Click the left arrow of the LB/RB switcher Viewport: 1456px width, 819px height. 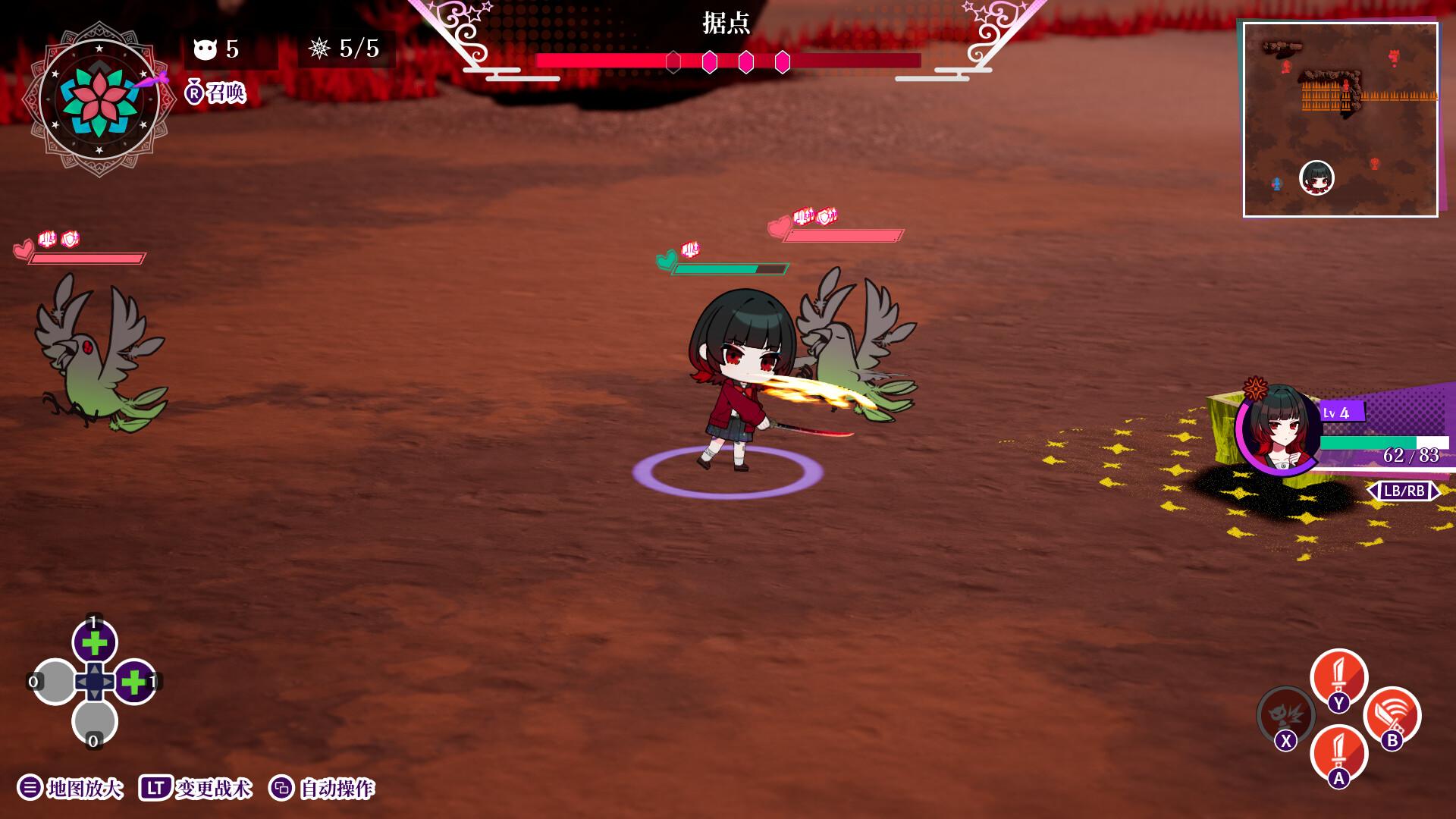[1374, 491]
